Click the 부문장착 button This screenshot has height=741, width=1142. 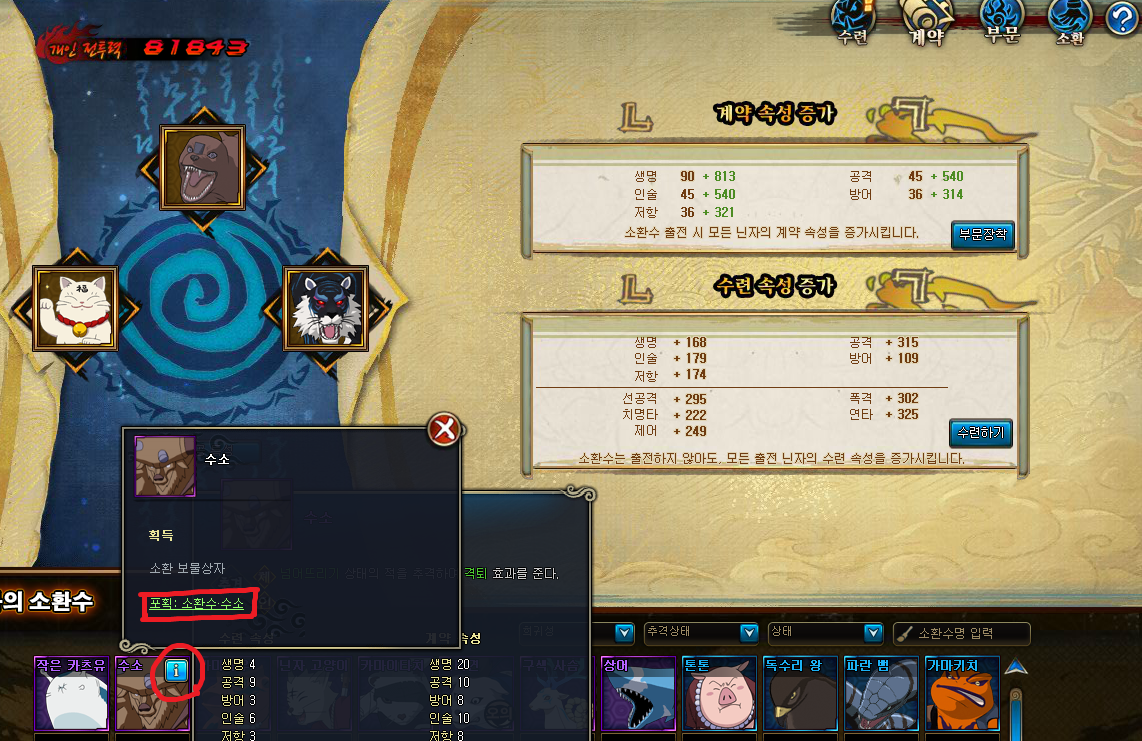[982, 235]
